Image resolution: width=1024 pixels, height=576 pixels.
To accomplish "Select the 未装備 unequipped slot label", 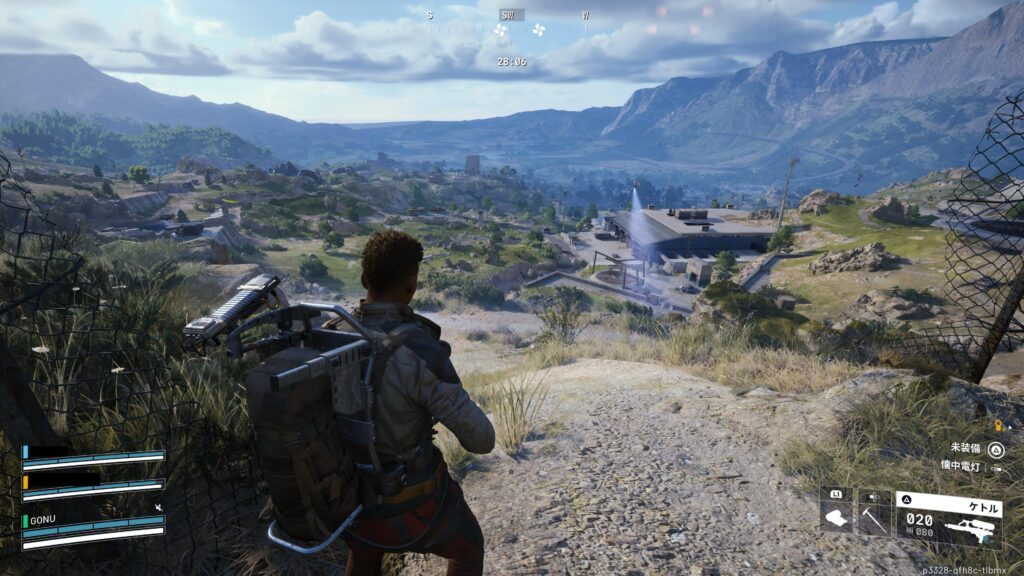I will coord(967,449).
